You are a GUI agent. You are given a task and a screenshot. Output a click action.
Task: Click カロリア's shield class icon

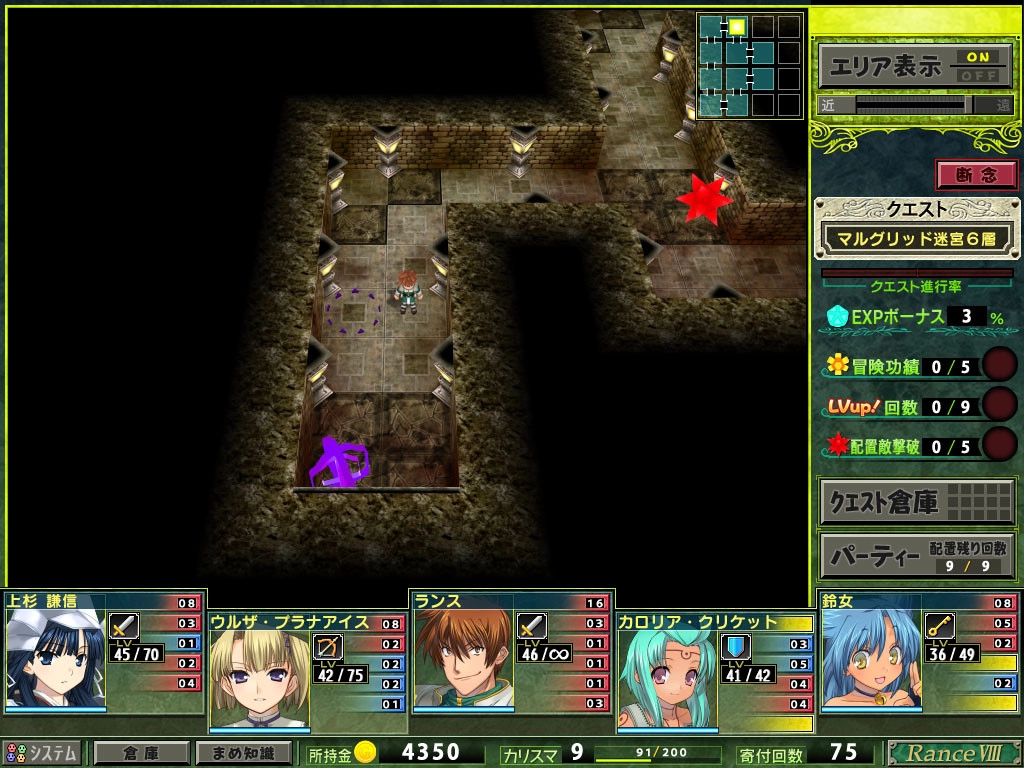[736, 646]
